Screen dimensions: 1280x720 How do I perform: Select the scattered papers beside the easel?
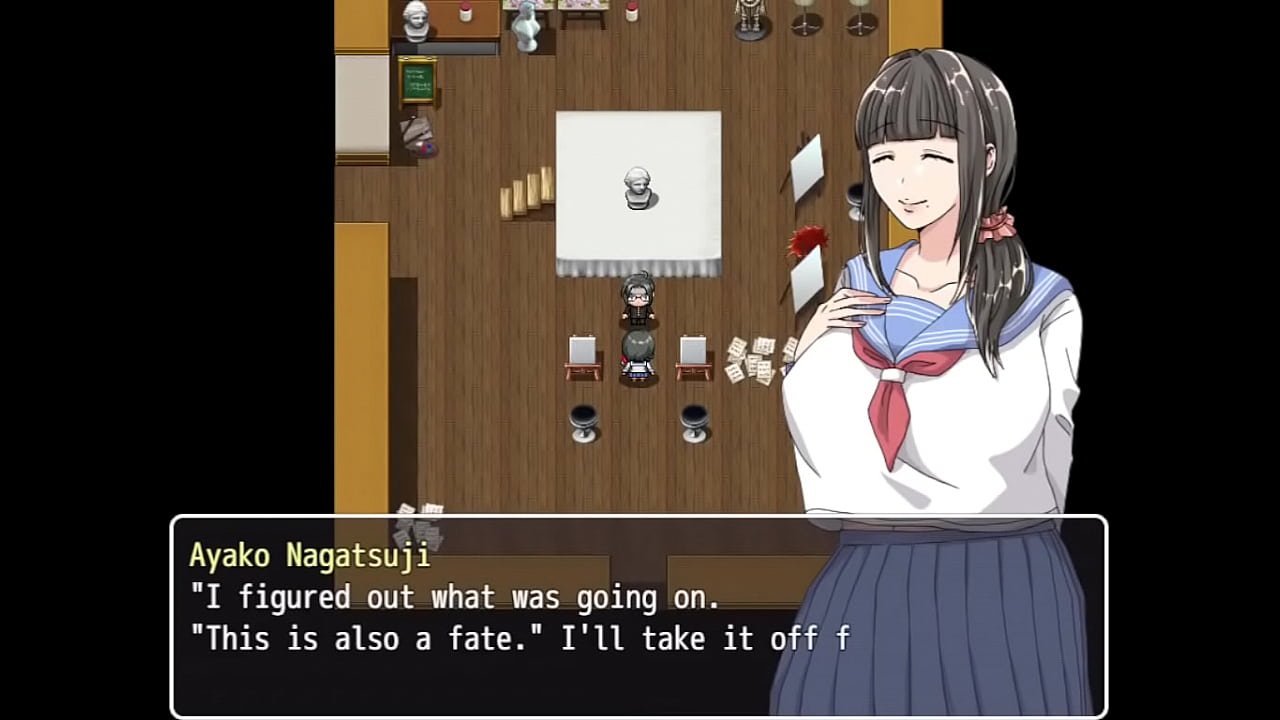(x=752, y=358)
